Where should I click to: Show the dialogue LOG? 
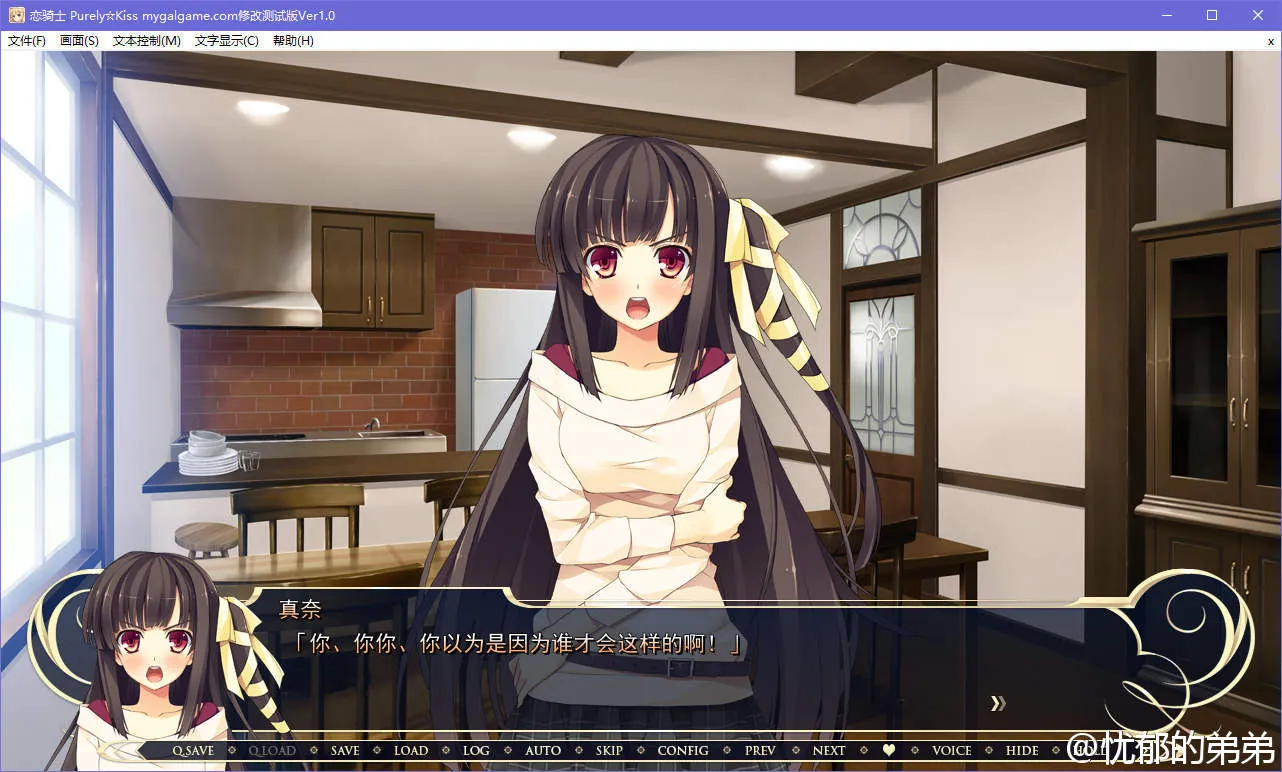coord(476,750)
